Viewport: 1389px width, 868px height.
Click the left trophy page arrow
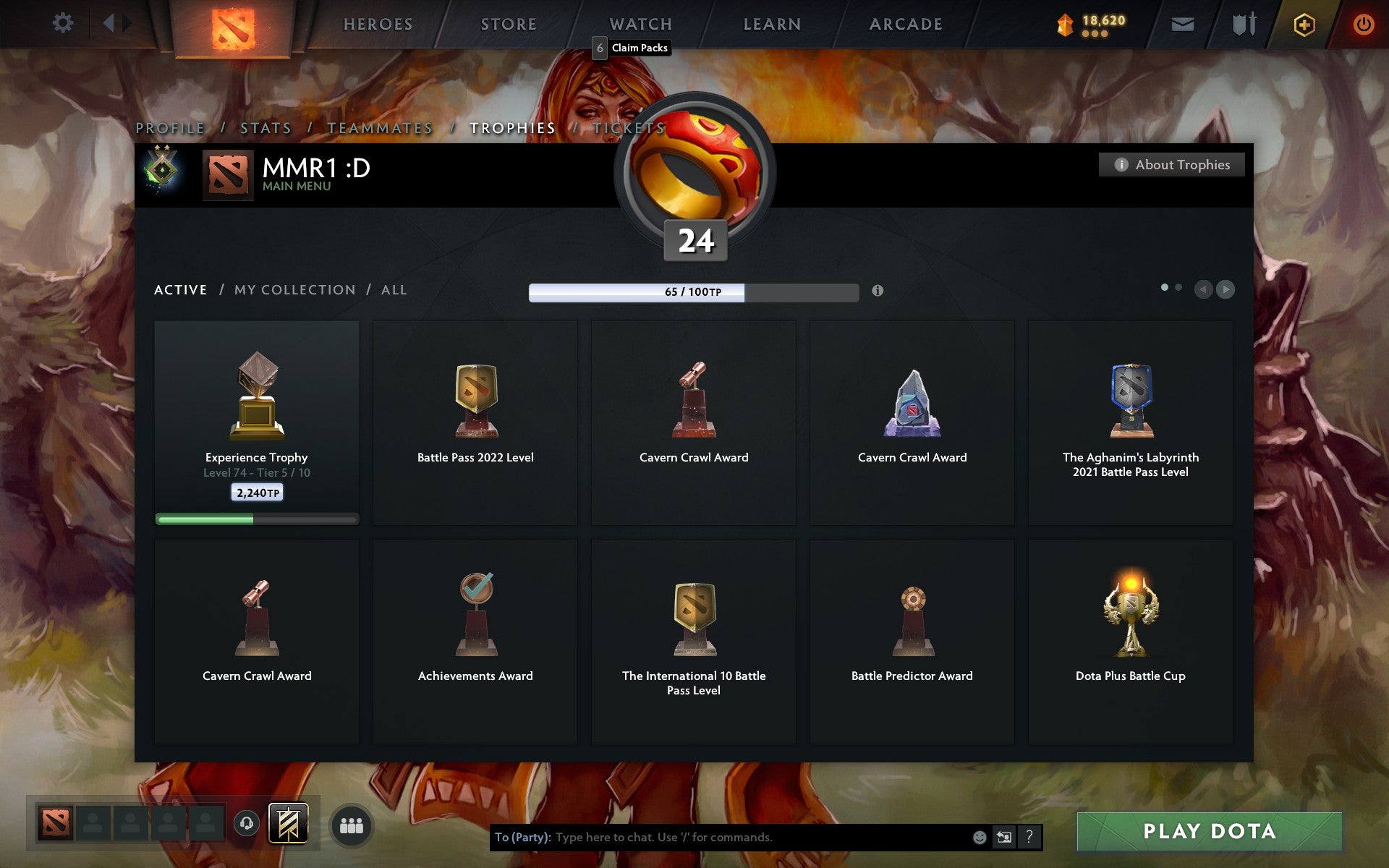point(1204,289)
